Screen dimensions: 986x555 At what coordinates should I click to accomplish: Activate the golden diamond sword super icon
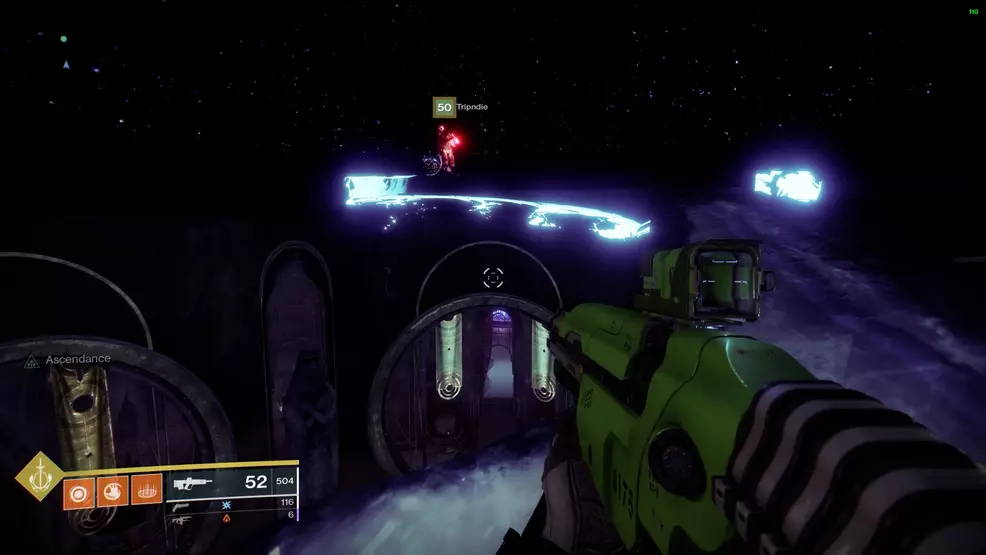(39, 476)
